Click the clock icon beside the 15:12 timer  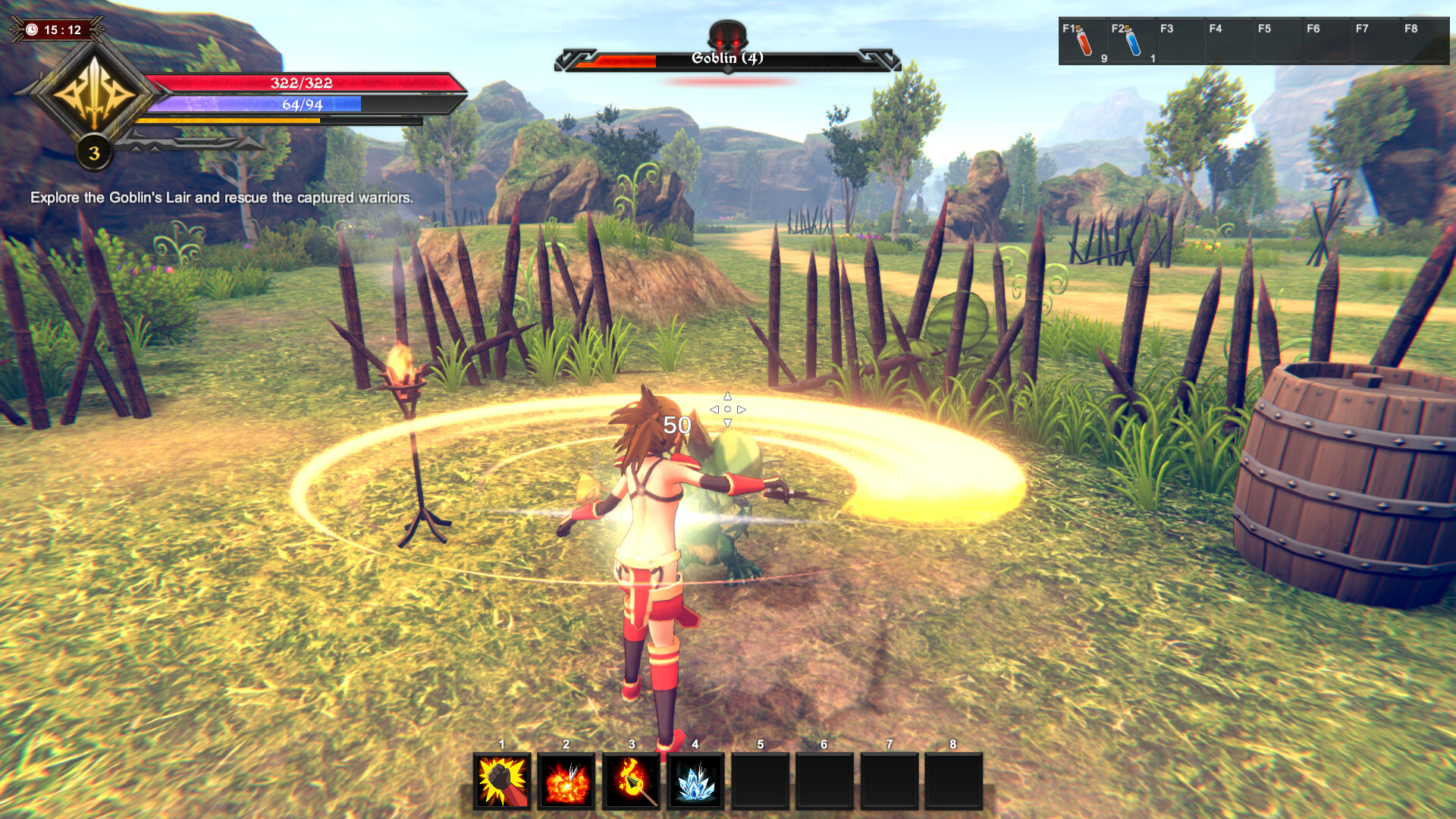pos(30,31)
